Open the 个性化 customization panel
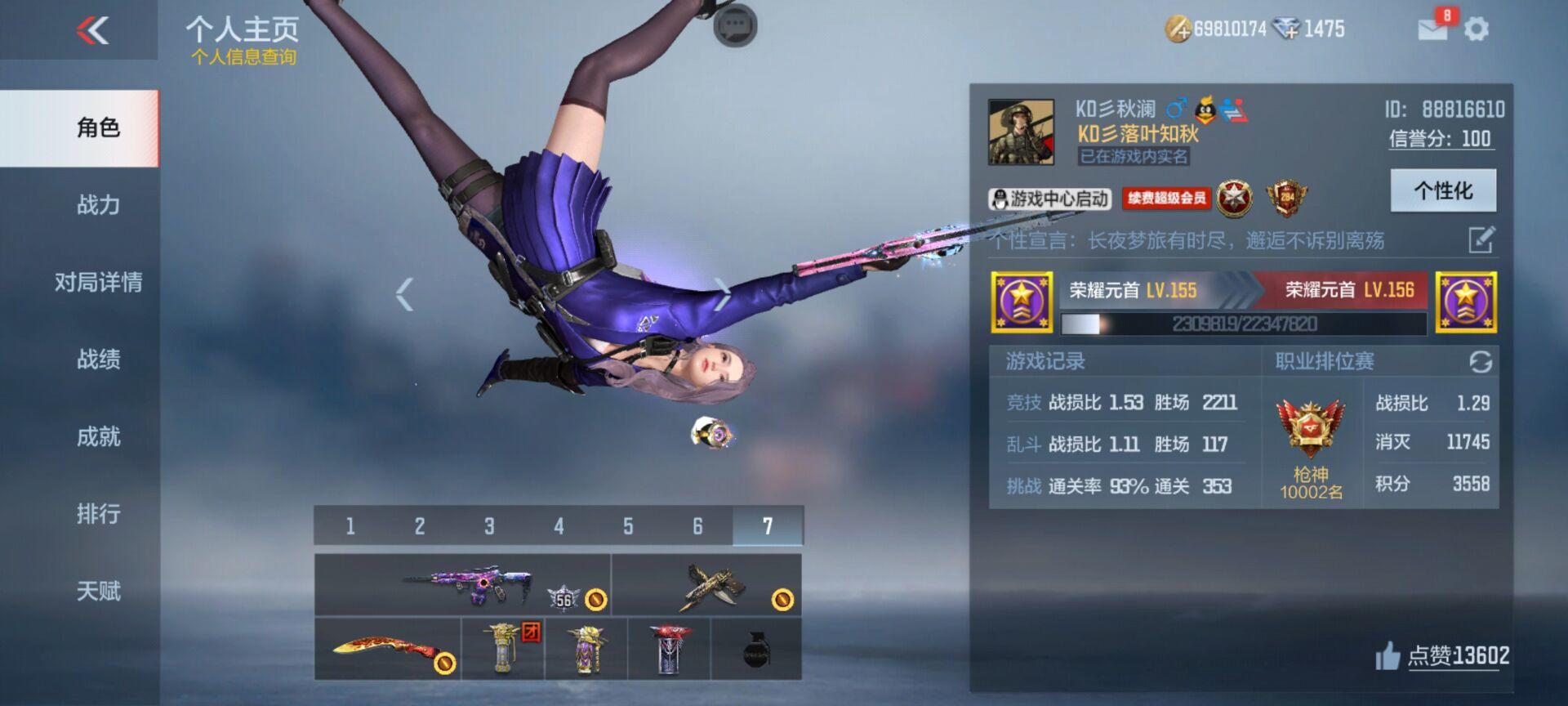 pyautogui.click(x=1443, y=189)
